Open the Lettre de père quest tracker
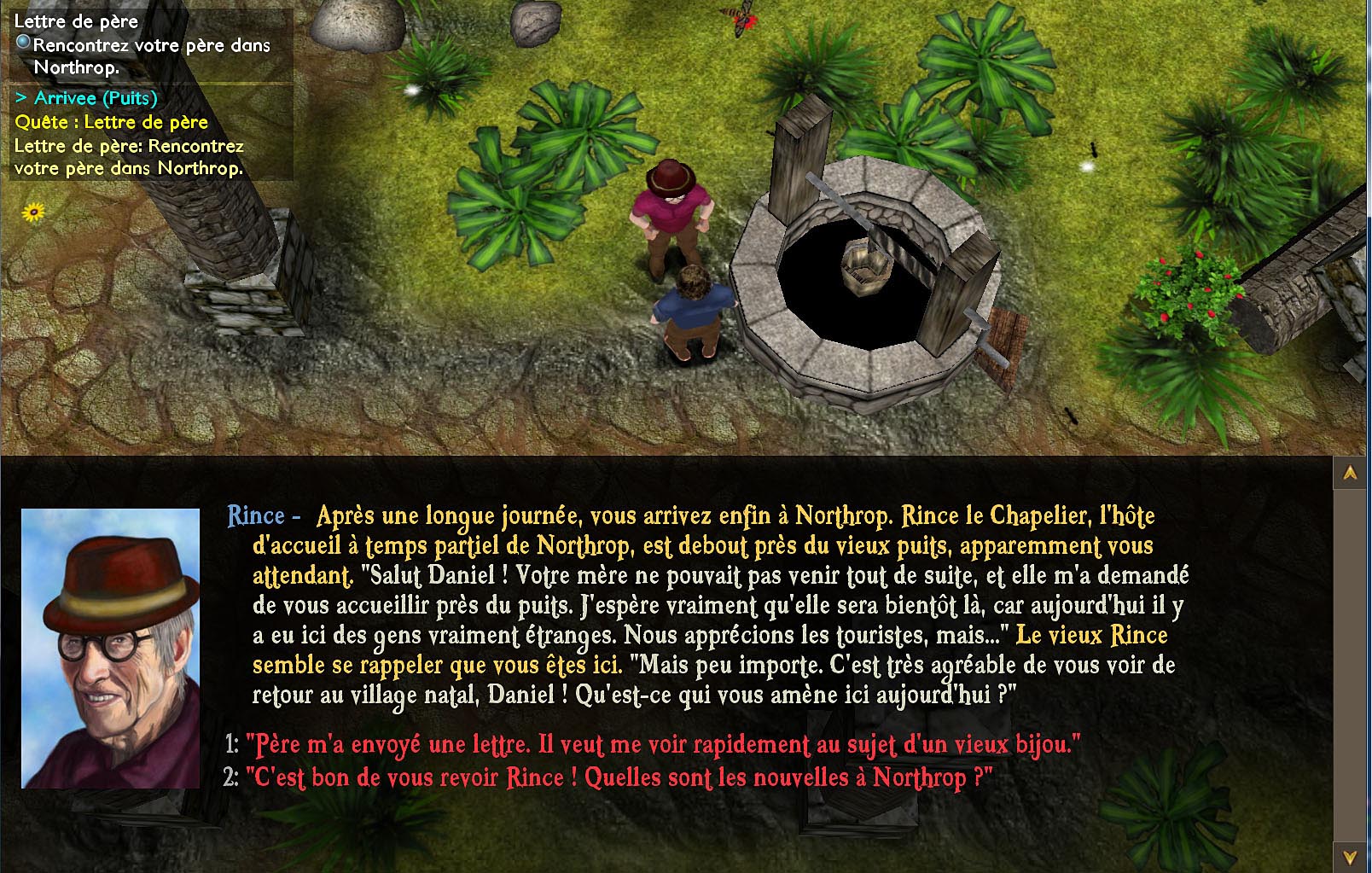The image size is (1372, 873). 76,21
